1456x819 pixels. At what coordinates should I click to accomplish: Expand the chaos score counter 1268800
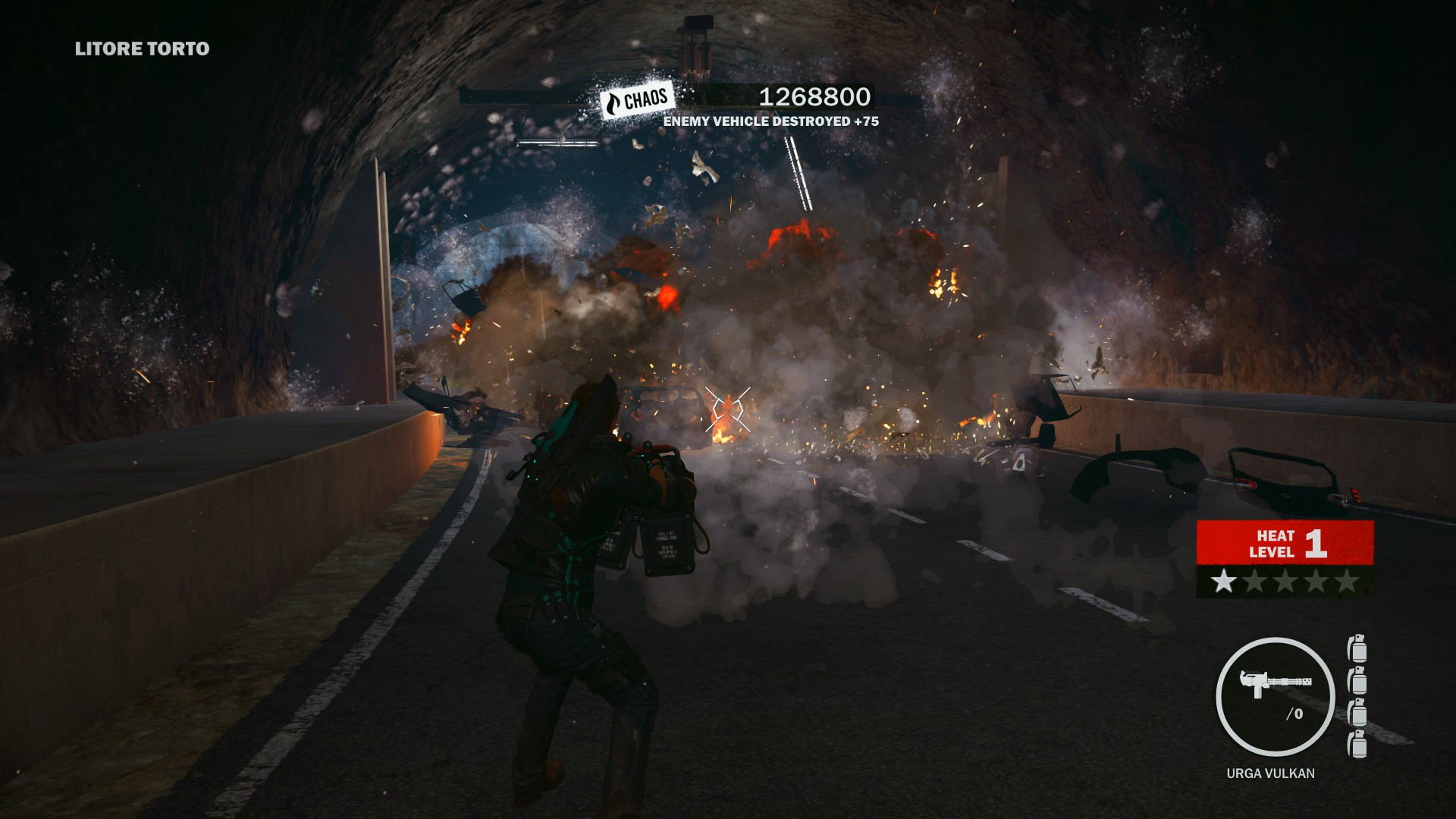tap(814, 96)
